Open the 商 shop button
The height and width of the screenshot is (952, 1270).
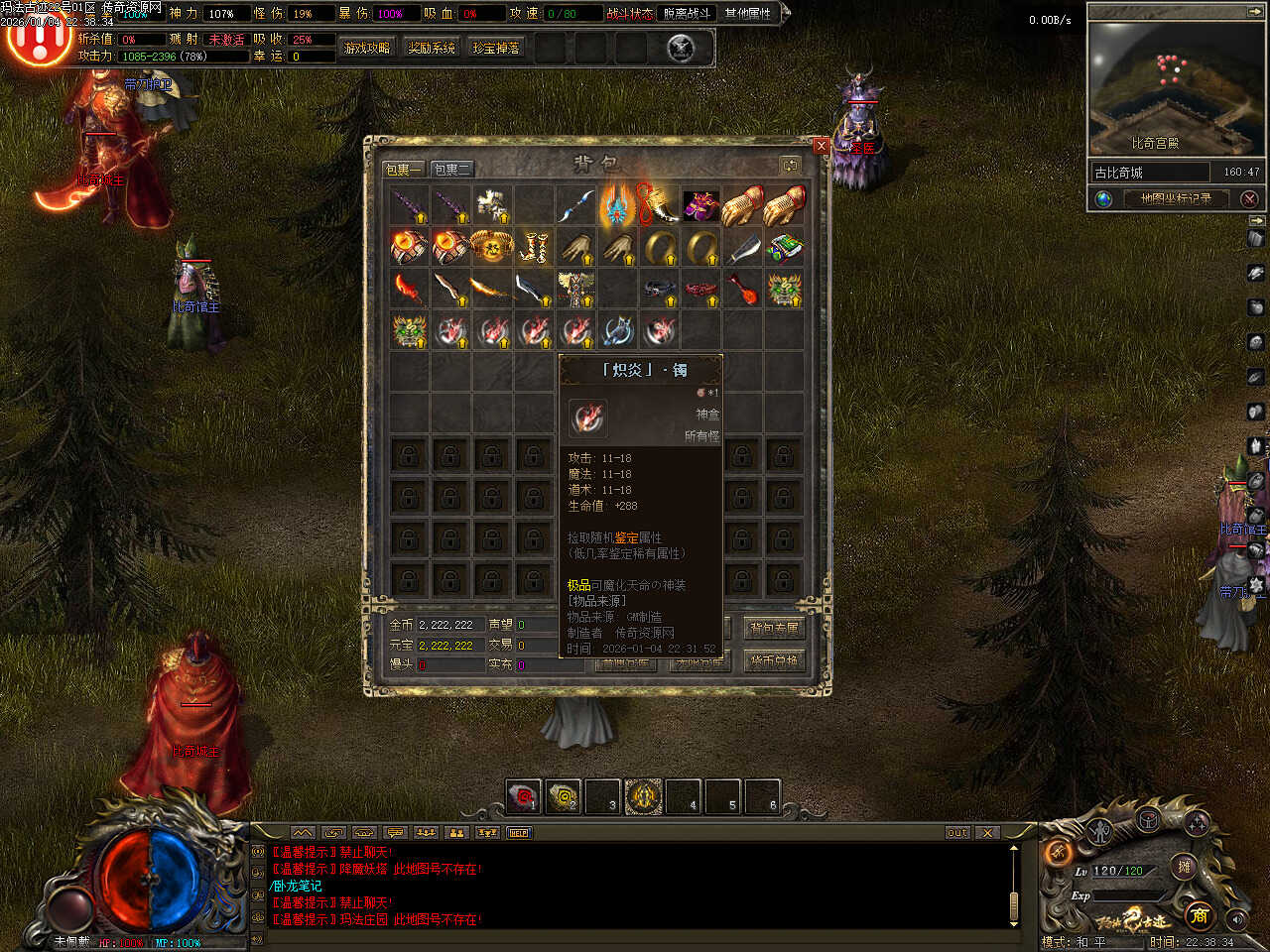tap(1200, 914)
